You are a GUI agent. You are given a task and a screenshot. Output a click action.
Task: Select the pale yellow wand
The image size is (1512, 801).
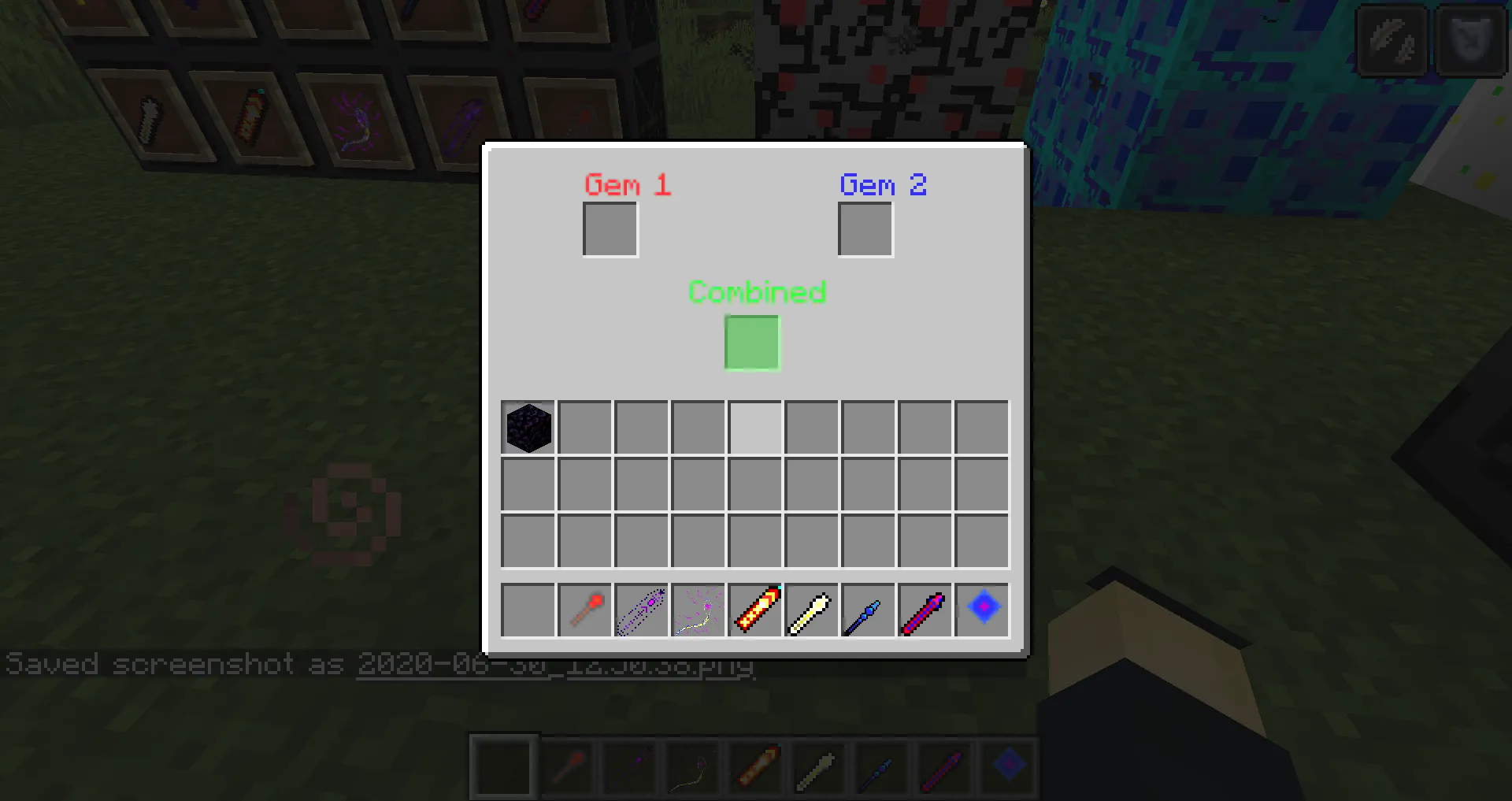[x=811, y=610]
